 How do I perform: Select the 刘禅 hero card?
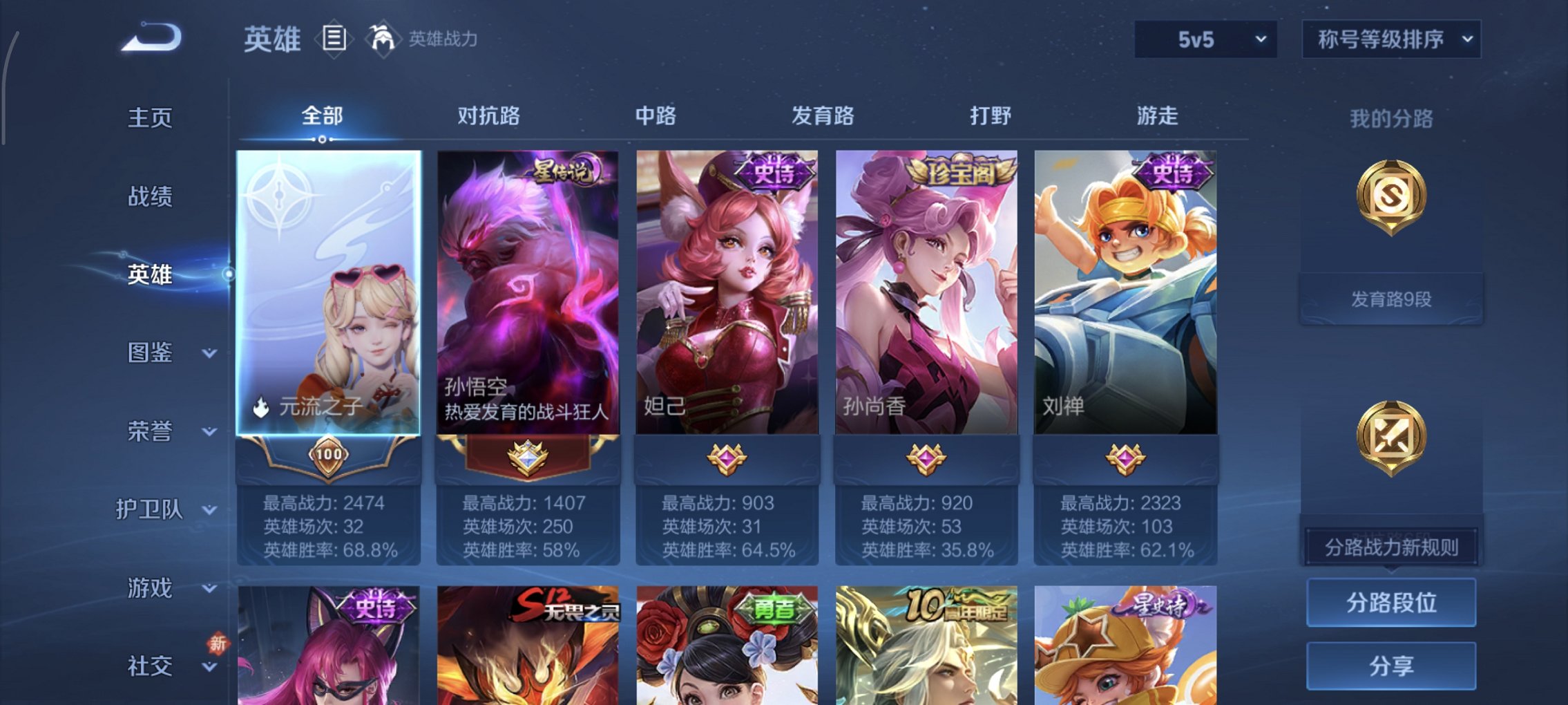(1125, 290)
